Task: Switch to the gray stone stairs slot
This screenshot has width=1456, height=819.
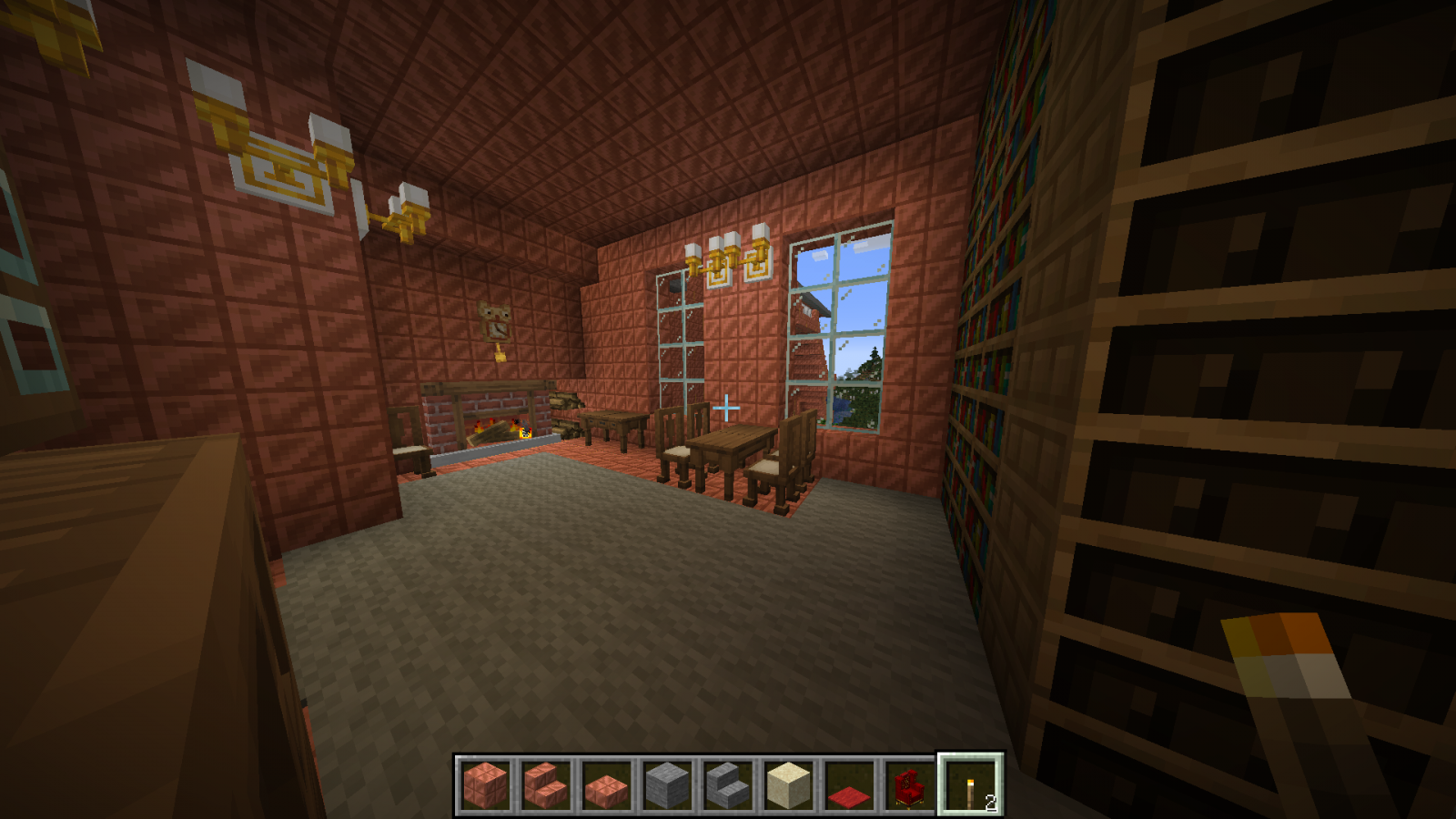Action: click(x=728, y=785)
